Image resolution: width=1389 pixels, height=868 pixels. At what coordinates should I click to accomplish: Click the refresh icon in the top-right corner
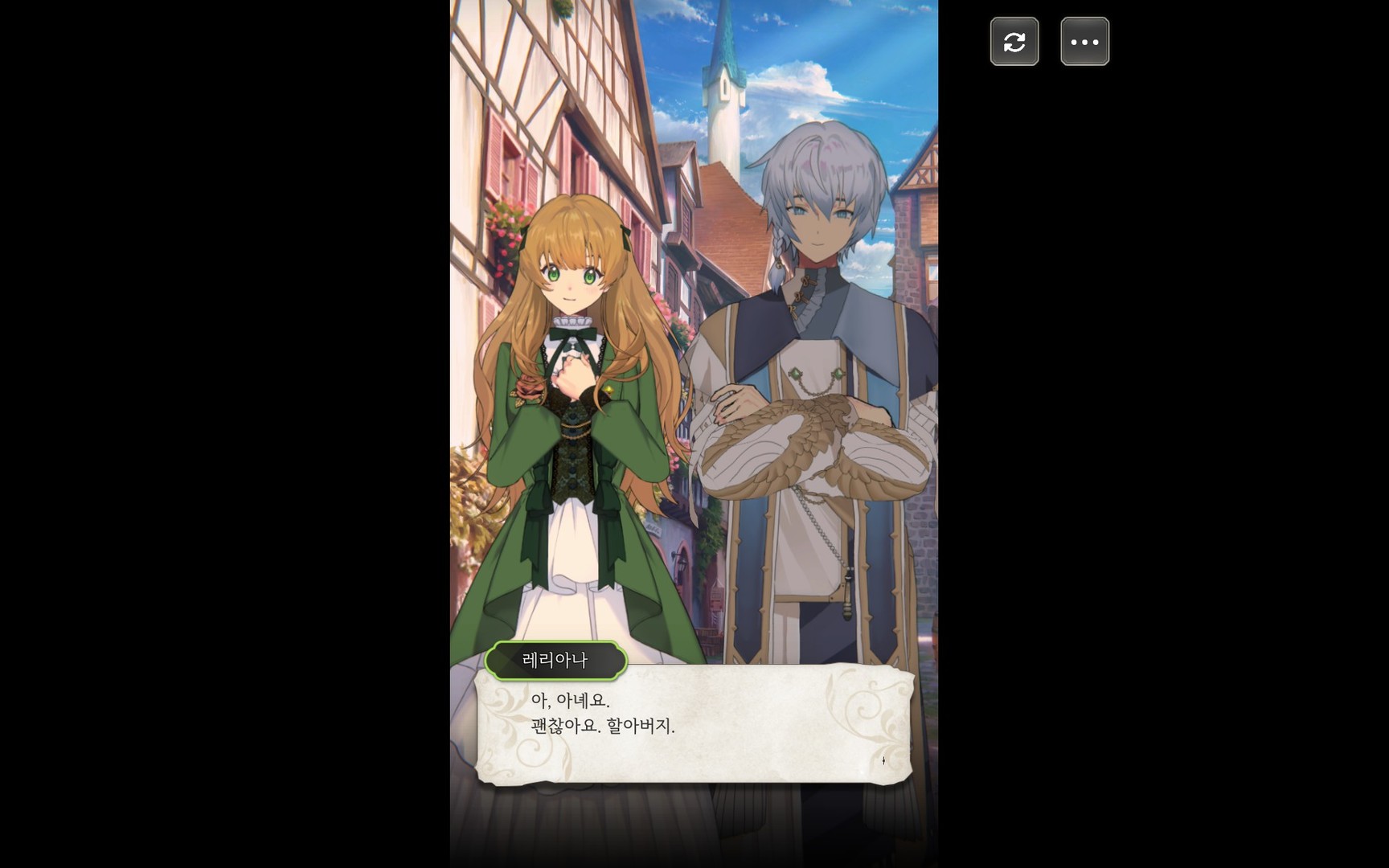point(1014,41)
